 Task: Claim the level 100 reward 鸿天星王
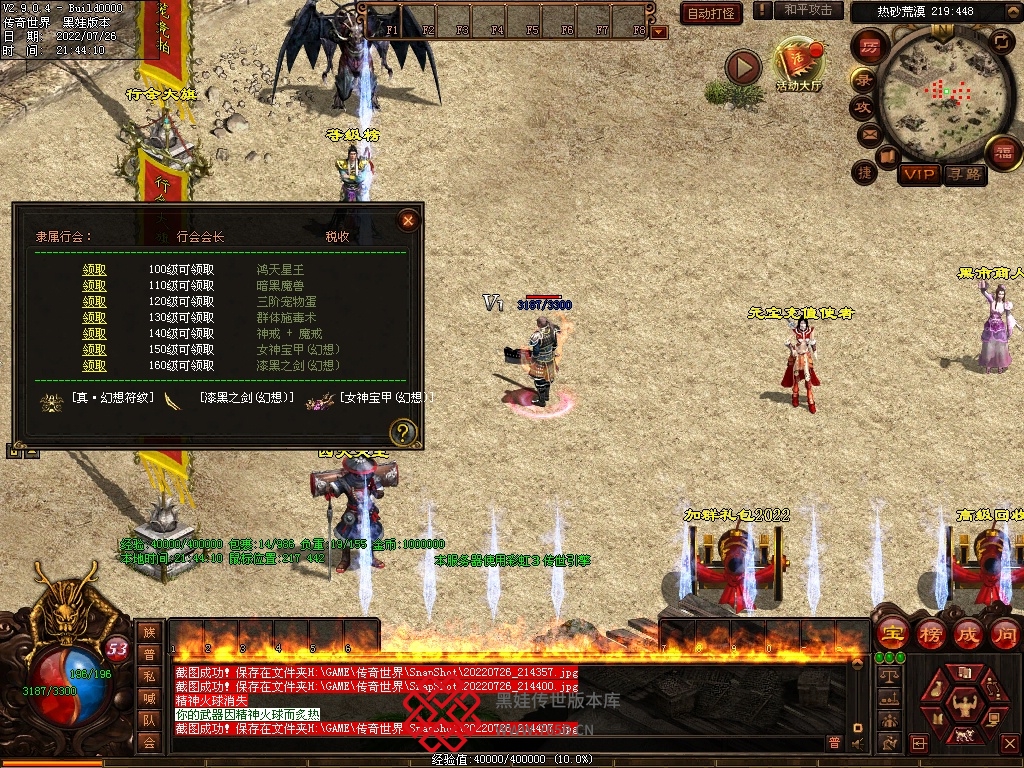94,270
